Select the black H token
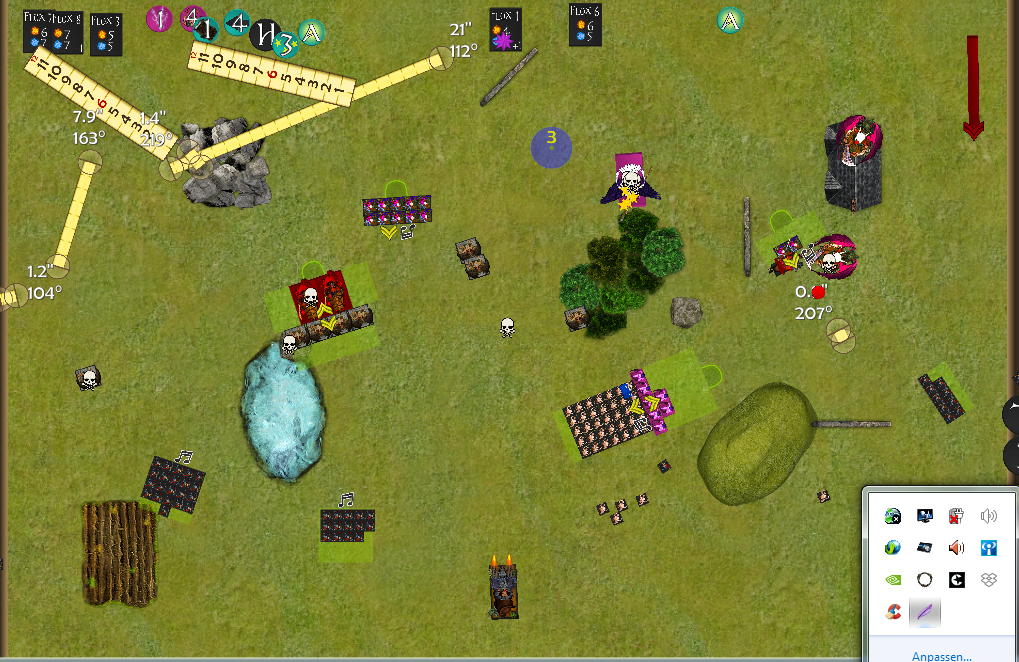Viewport: 1019px width, 662px height. tap(265, 34)
